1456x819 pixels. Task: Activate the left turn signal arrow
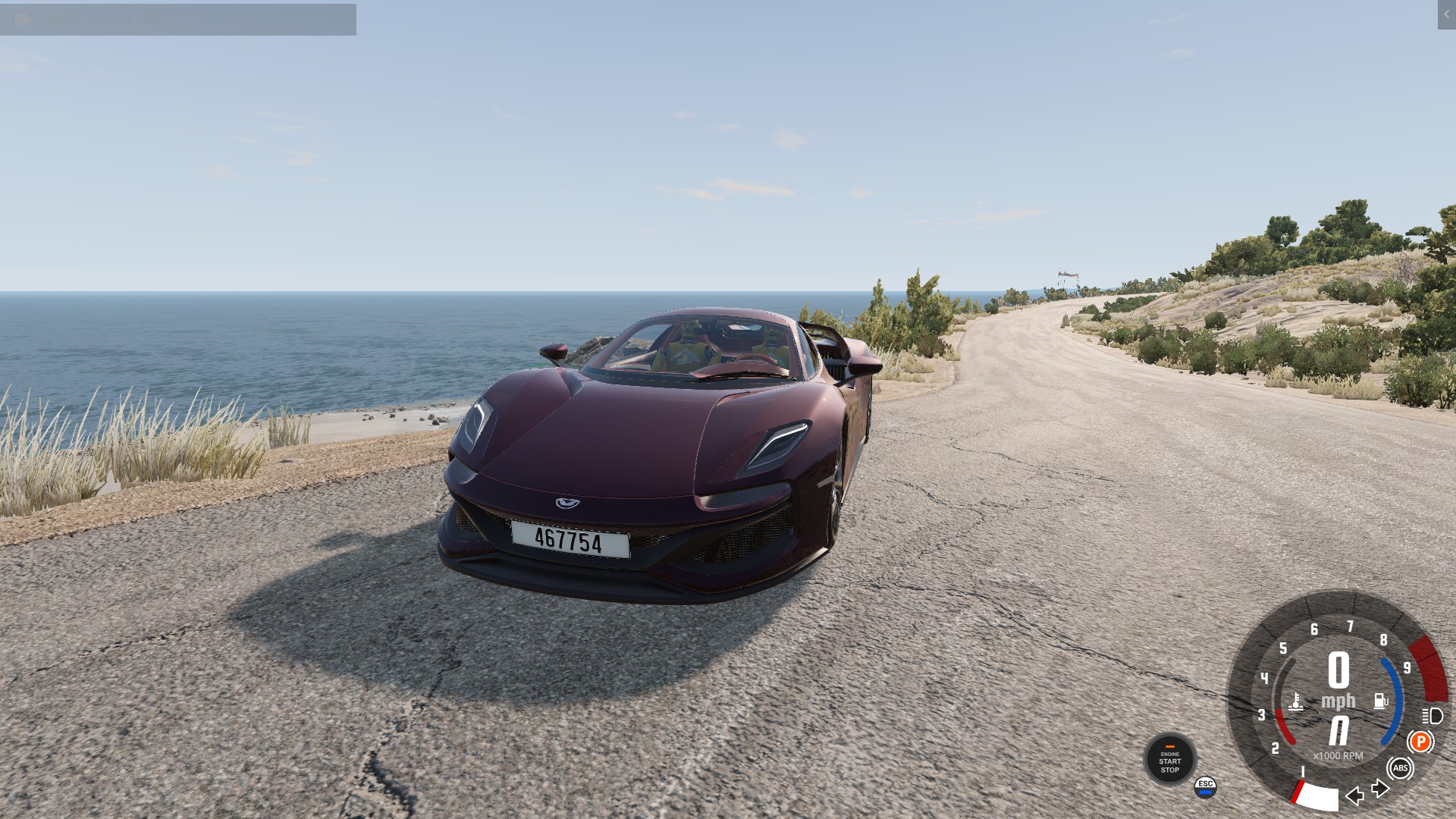1354,795
